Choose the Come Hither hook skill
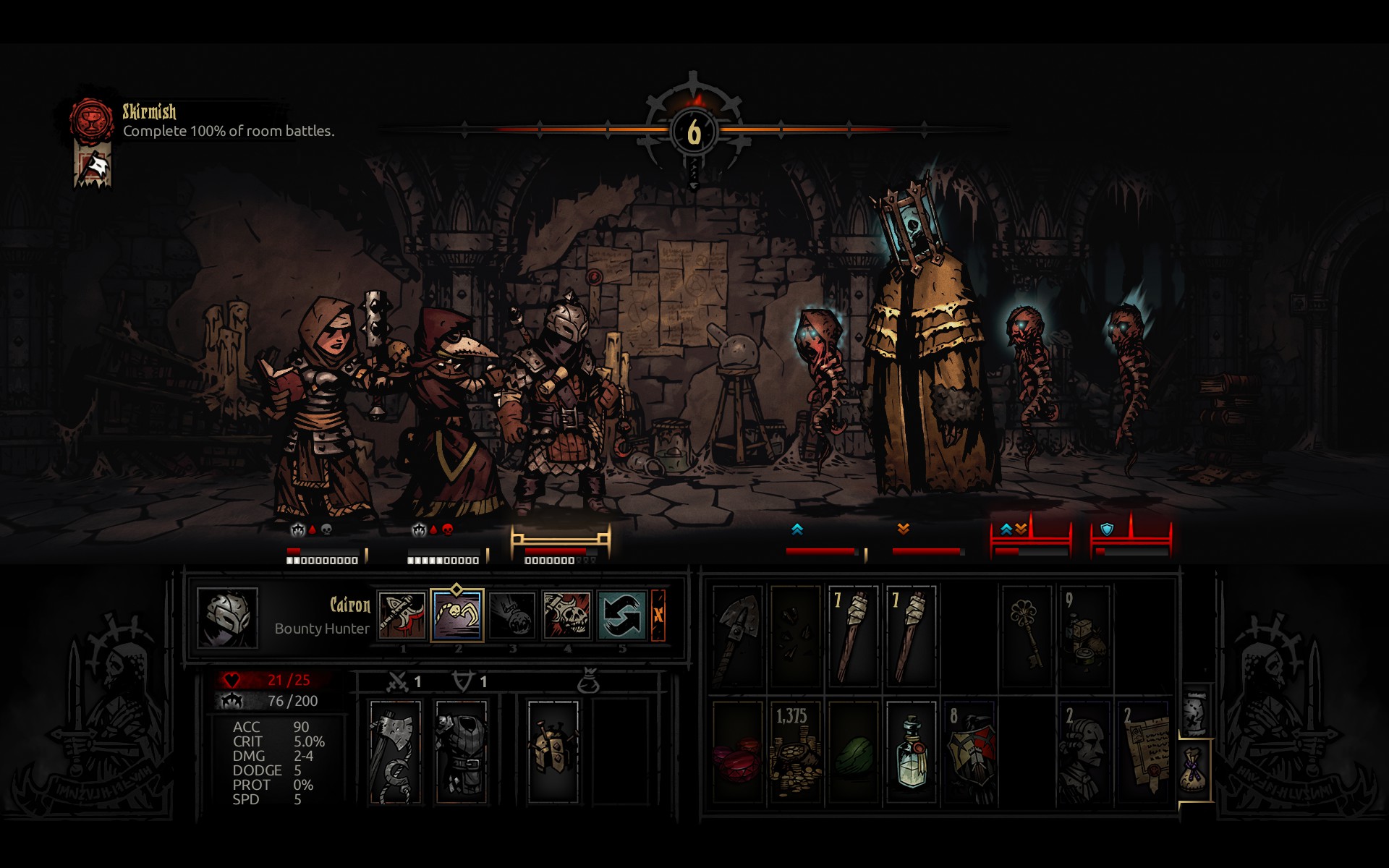1389x868 pixels. click(511, 616)
